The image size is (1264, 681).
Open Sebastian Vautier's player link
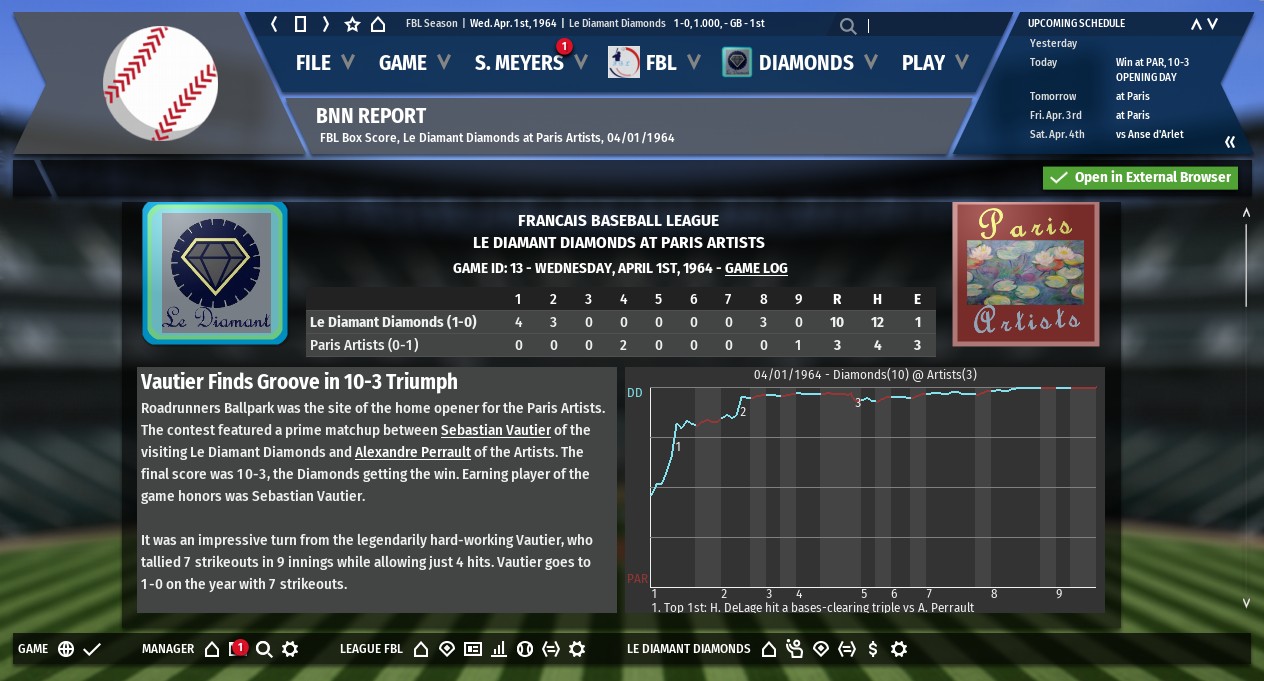tap(496, 430)
